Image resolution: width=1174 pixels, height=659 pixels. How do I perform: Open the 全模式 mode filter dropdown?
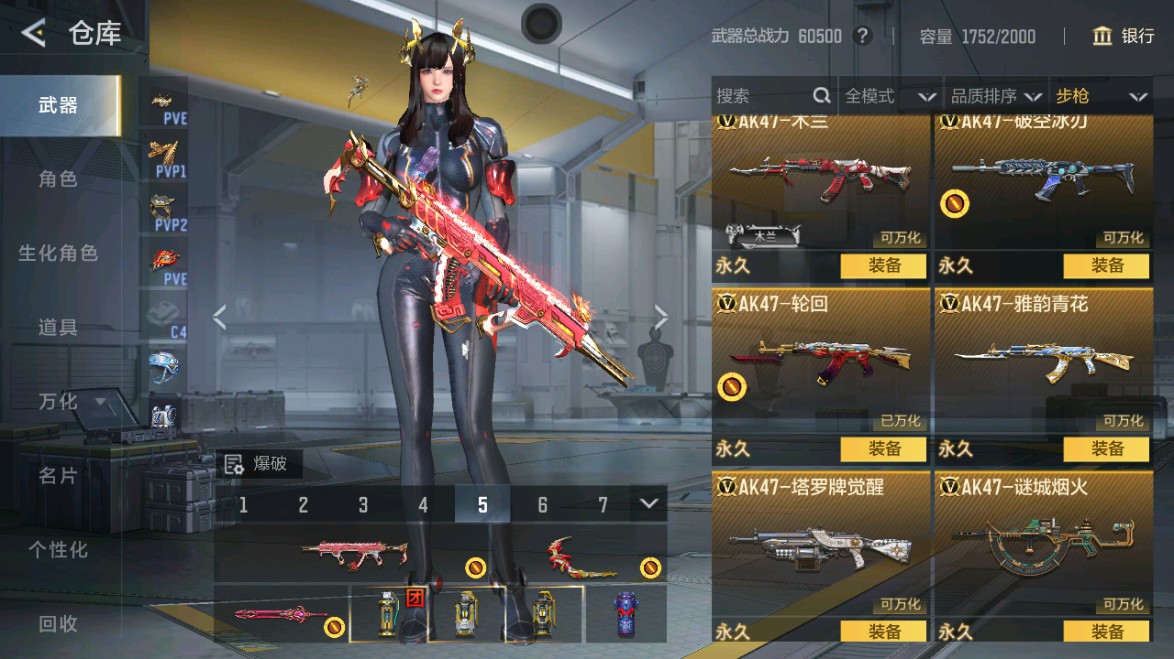(x=890, y=96)
